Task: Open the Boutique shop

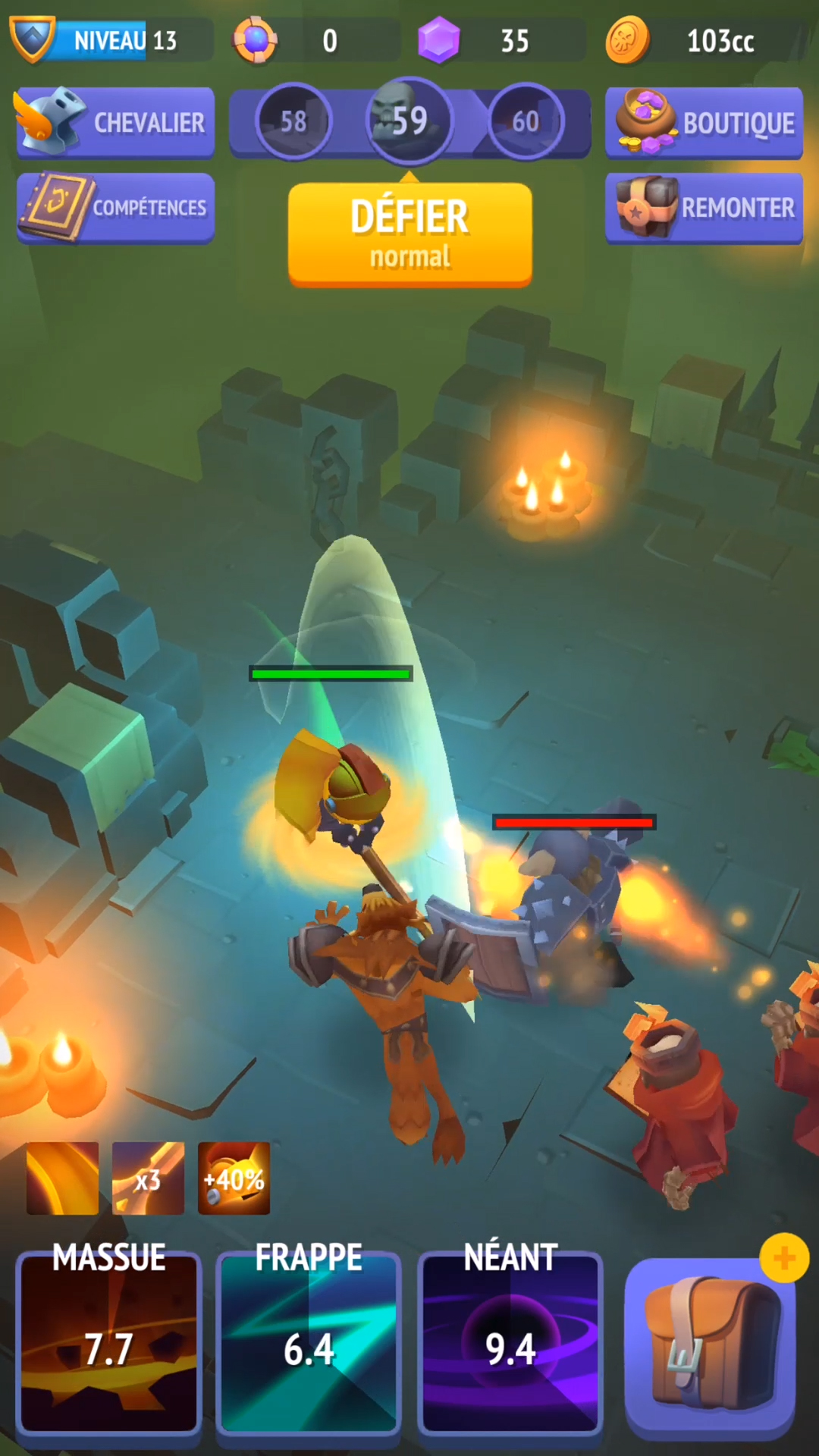Action: click(704, 123)
